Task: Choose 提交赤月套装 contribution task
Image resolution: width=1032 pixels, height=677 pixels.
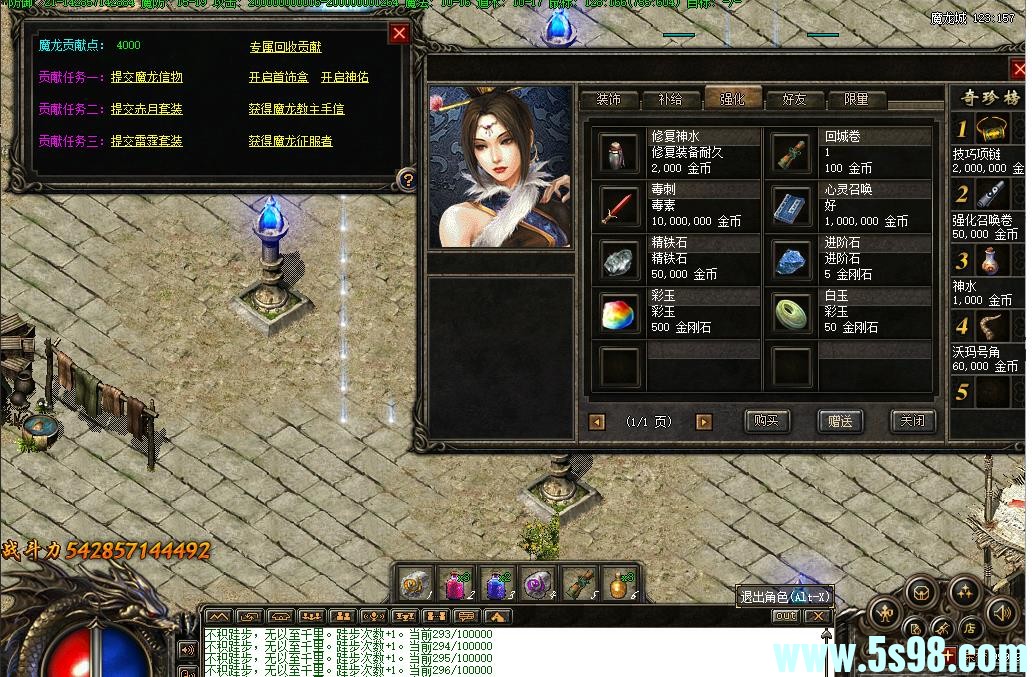Action: [146, 109]
